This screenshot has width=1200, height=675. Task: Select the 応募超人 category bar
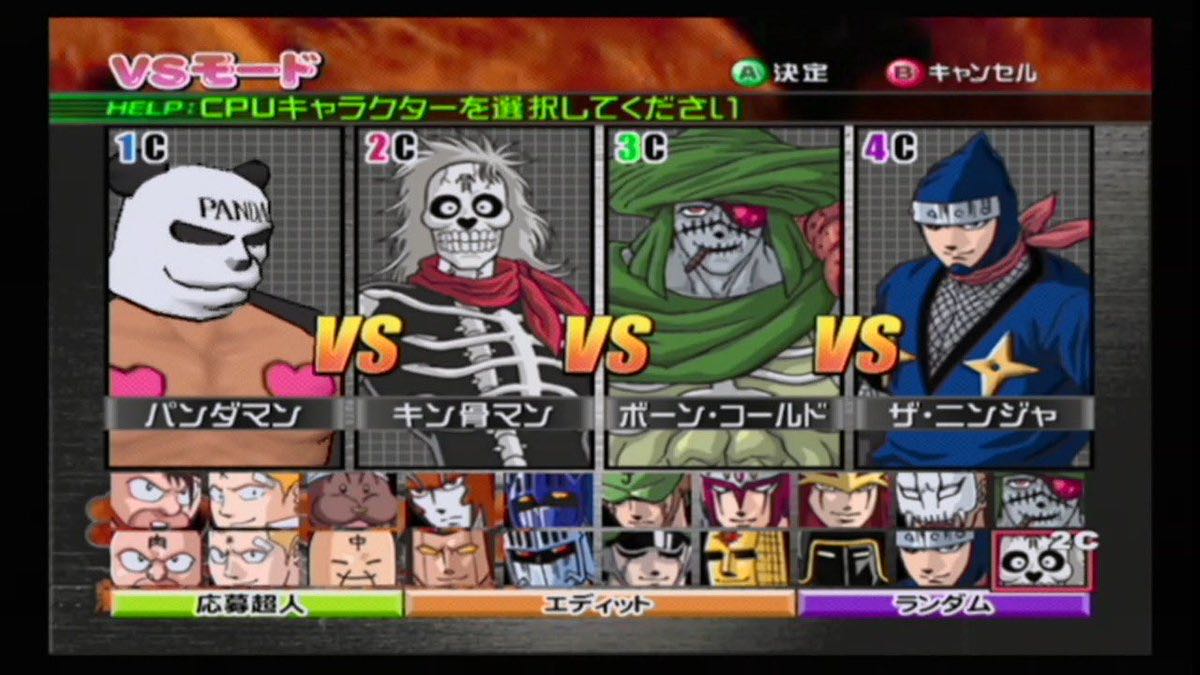tap(256, 603)
